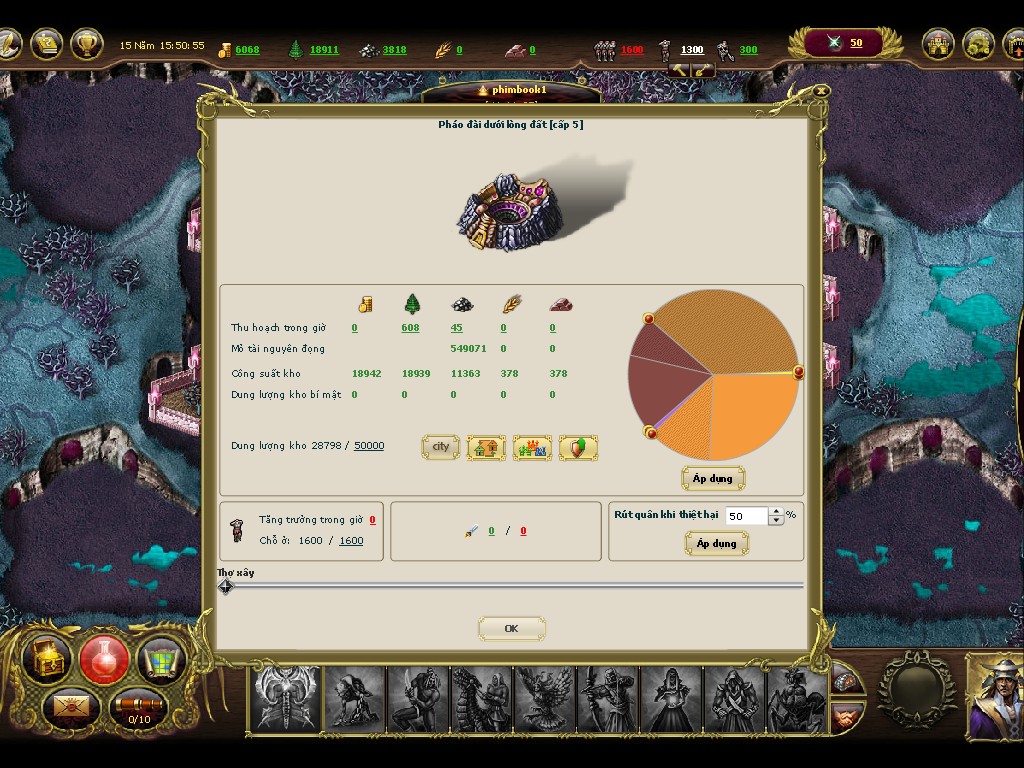Click the 'city' button

pyautogui.click(x=440, y=447)
